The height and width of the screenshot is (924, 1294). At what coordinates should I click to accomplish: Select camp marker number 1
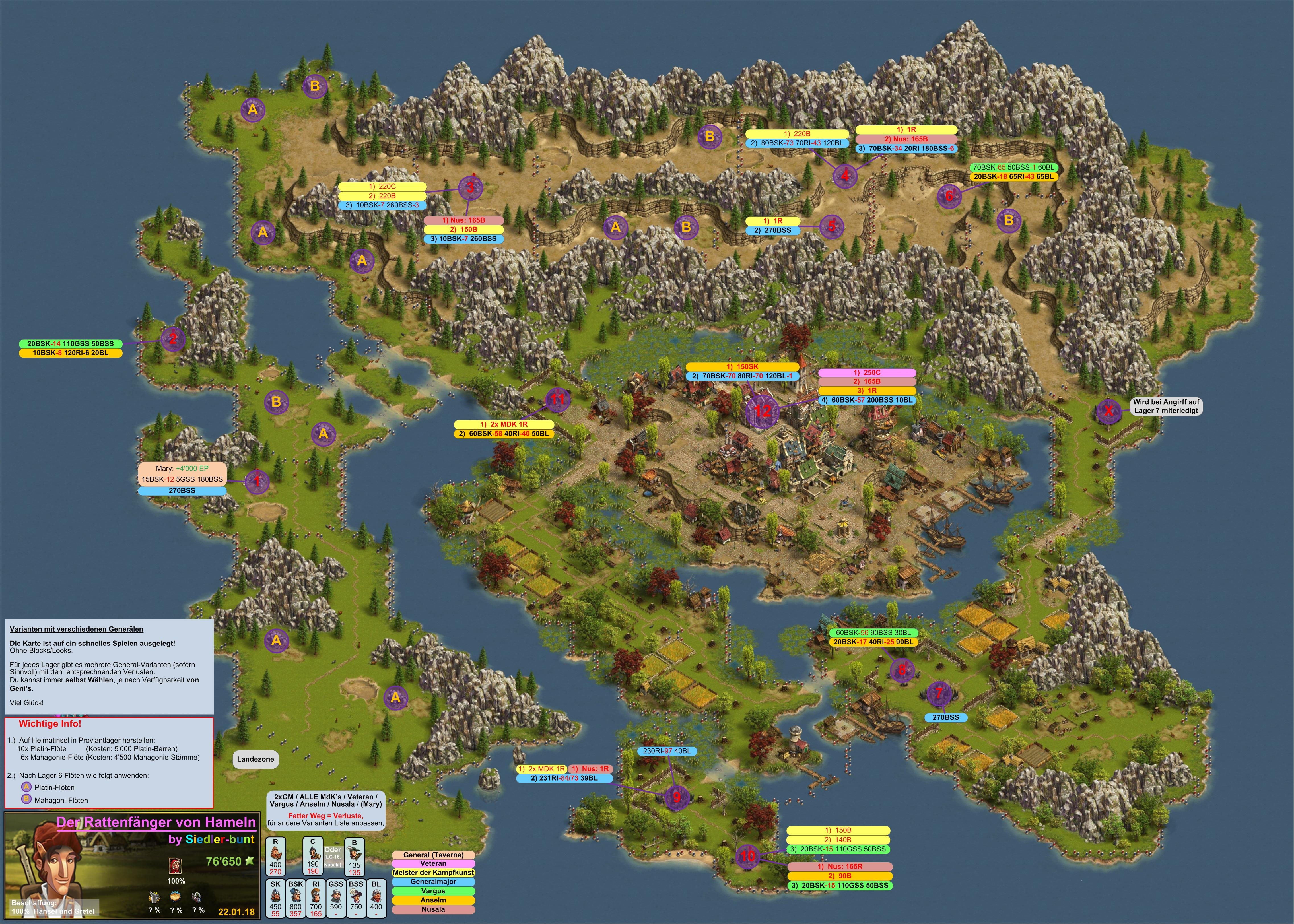tap(257, 481)
